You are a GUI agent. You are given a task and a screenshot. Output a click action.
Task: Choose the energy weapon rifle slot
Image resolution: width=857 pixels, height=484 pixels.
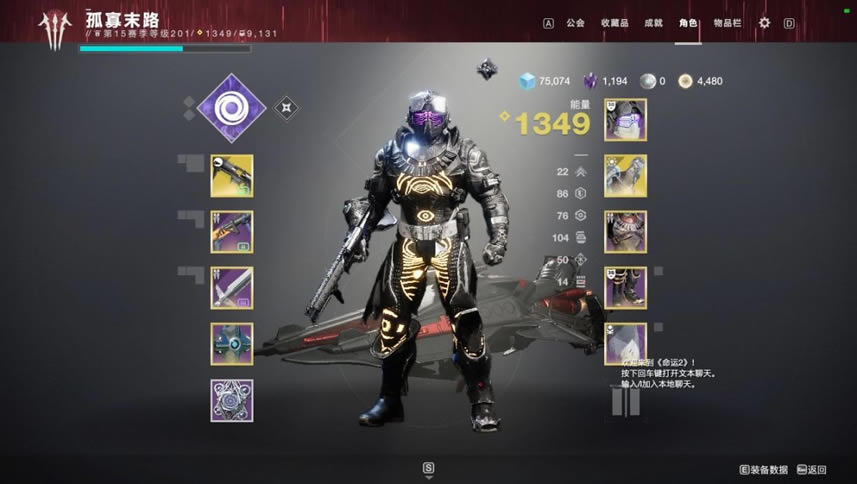pyautogui.click(x=232, y=232)
